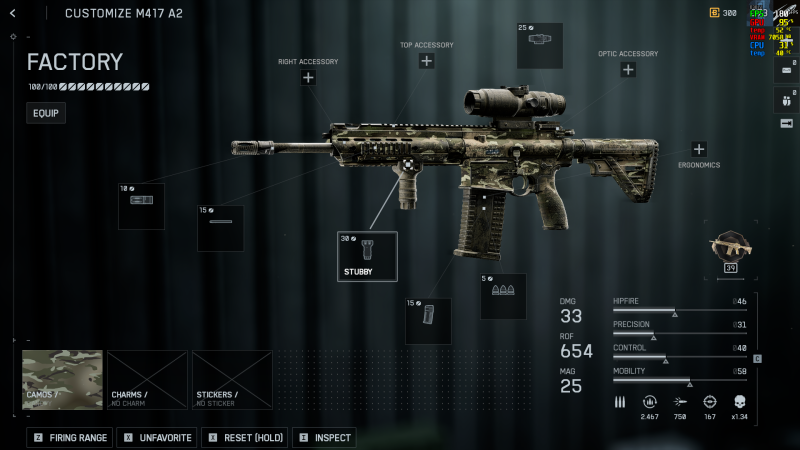
Task: Add a right accessory attachment
Action: 308,77
